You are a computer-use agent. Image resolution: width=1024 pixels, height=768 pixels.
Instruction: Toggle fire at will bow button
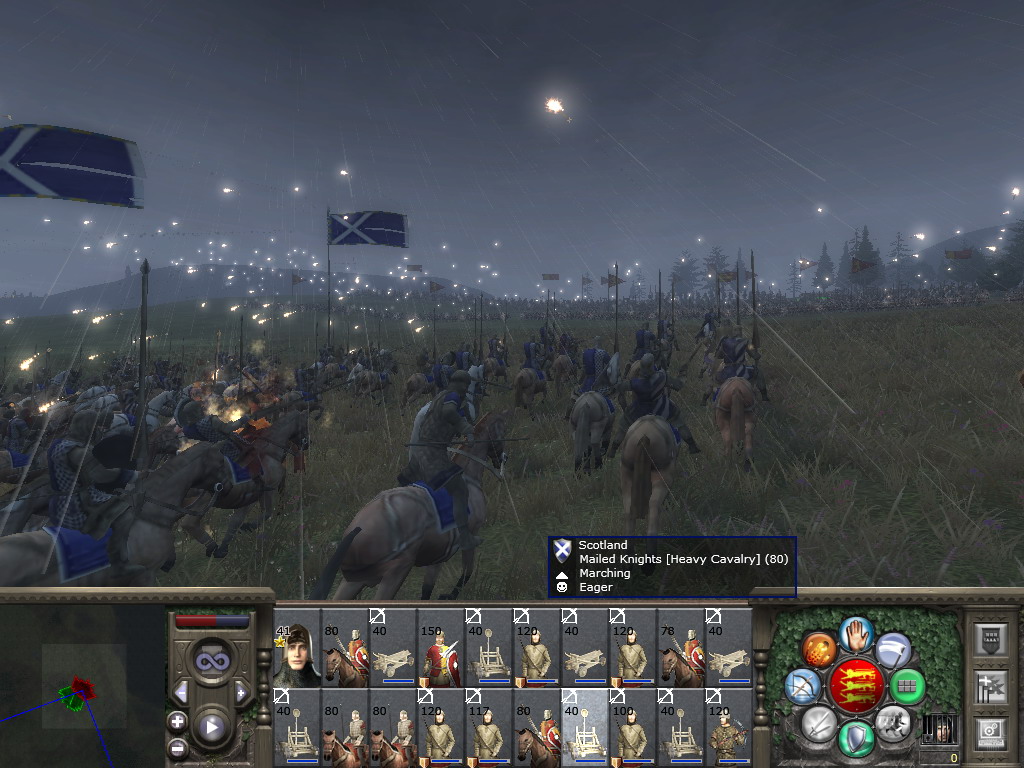[x=802, y=686]
